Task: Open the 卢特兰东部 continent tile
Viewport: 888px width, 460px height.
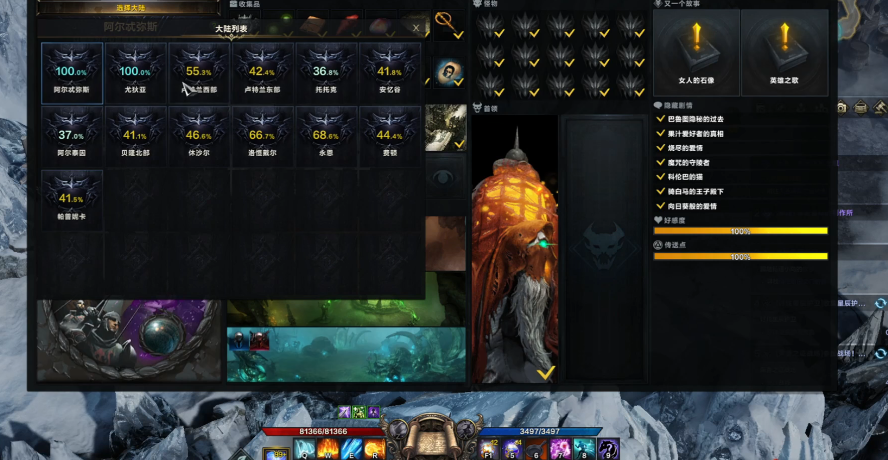Action: [262, 73]
